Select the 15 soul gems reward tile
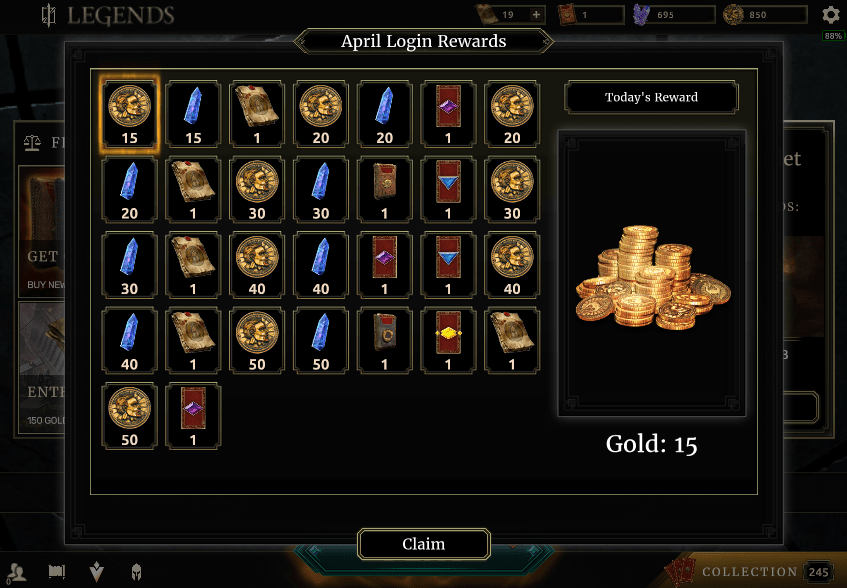The height and width of the screenshot is (588, 847). click(x=193, y=113)
